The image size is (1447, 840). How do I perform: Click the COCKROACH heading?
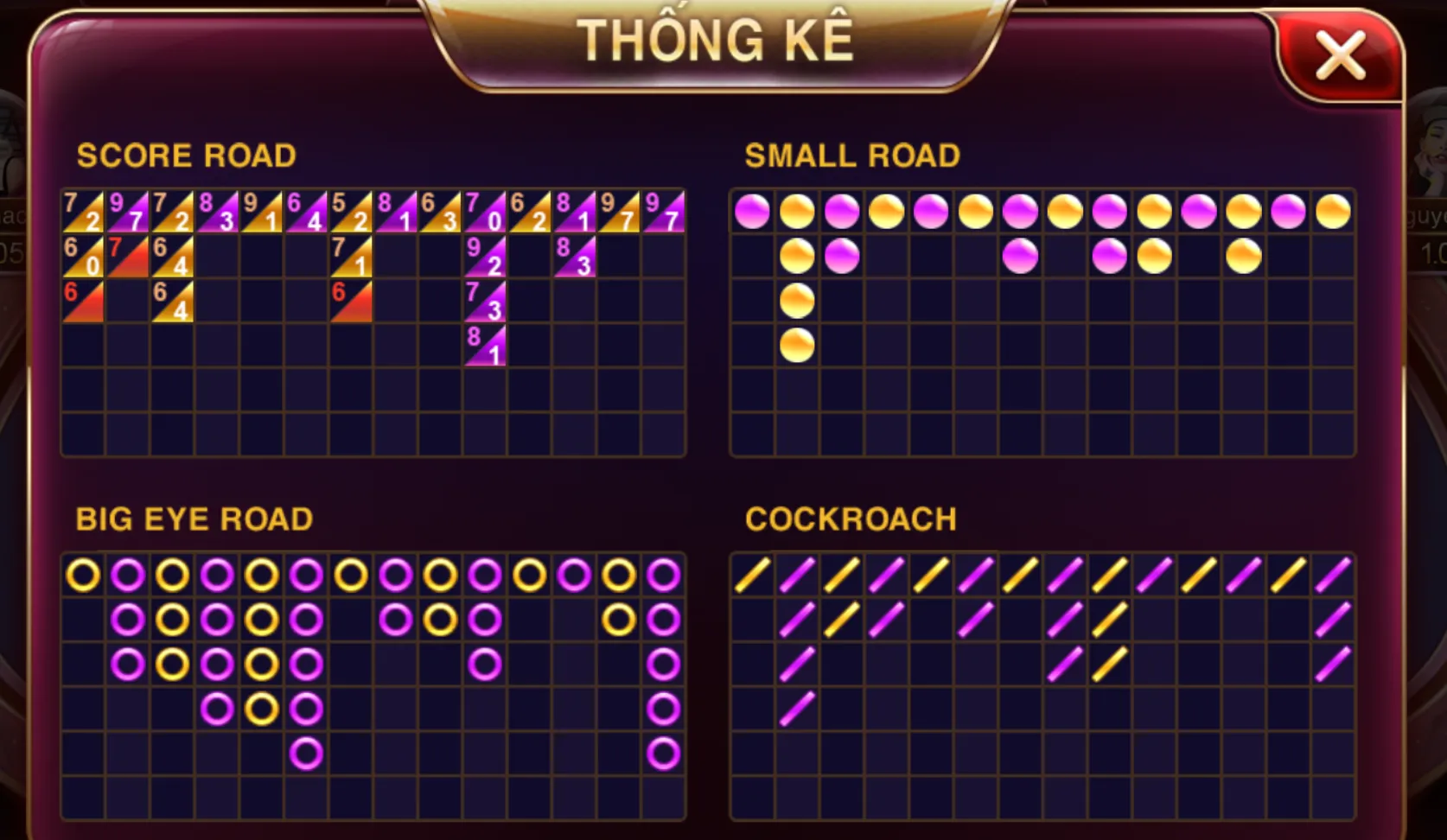851,519
